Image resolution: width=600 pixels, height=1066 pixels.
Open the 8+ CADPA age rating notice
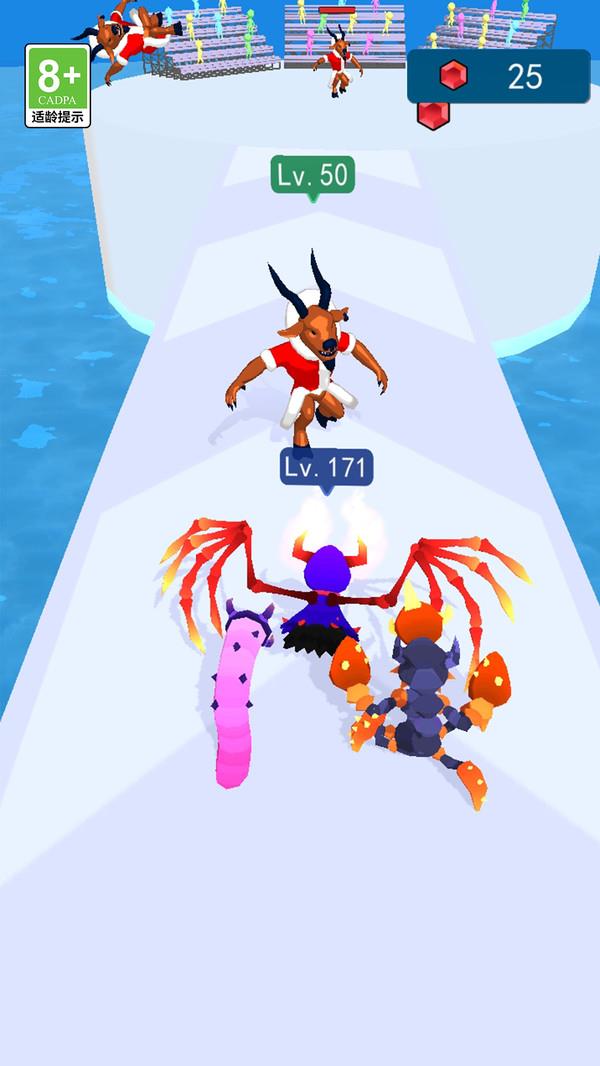tap(58, 86)
